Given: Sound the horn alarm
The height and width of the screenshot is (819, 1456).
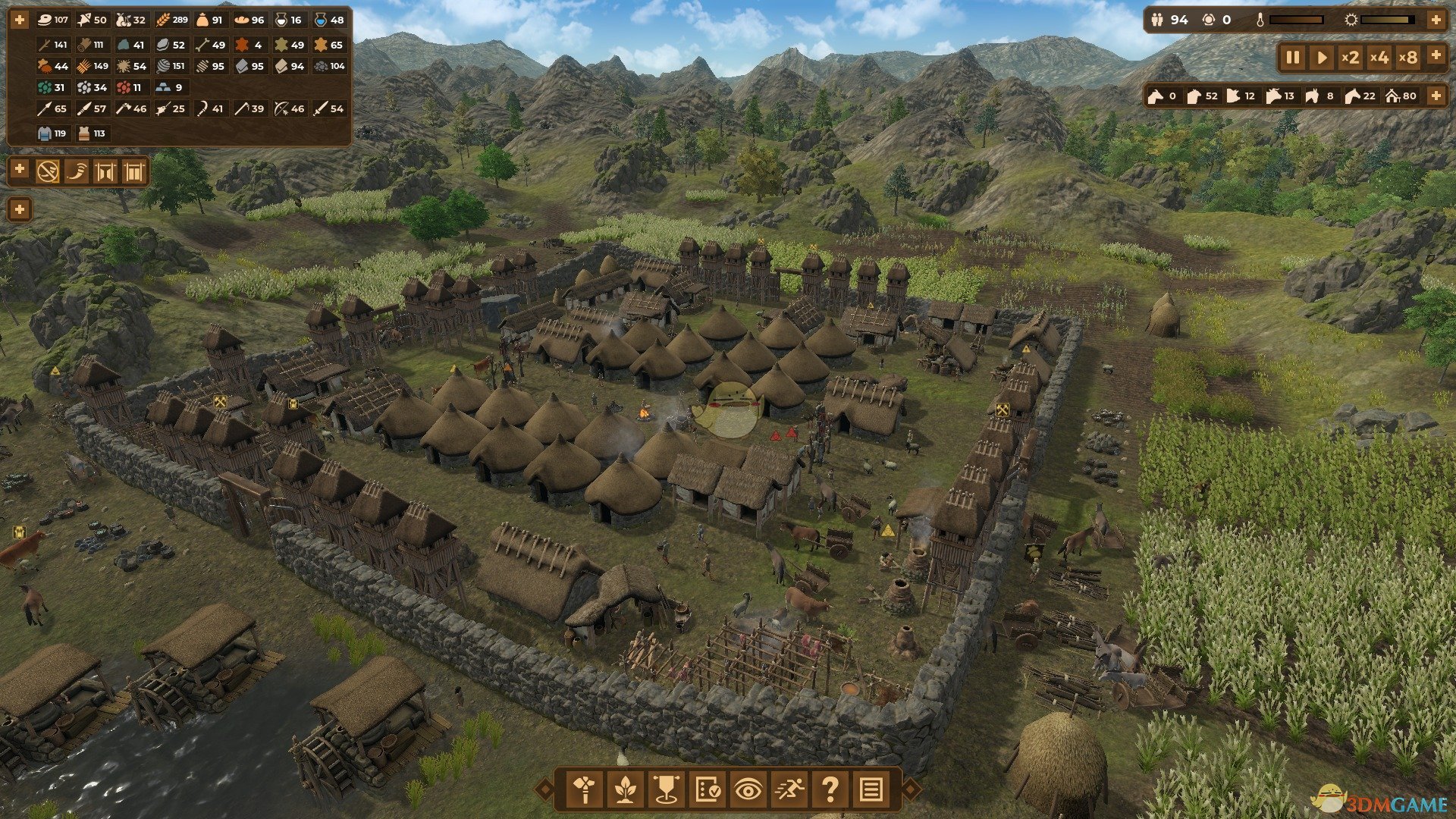Looking at the screenshot, I should [x=77, y=171].
